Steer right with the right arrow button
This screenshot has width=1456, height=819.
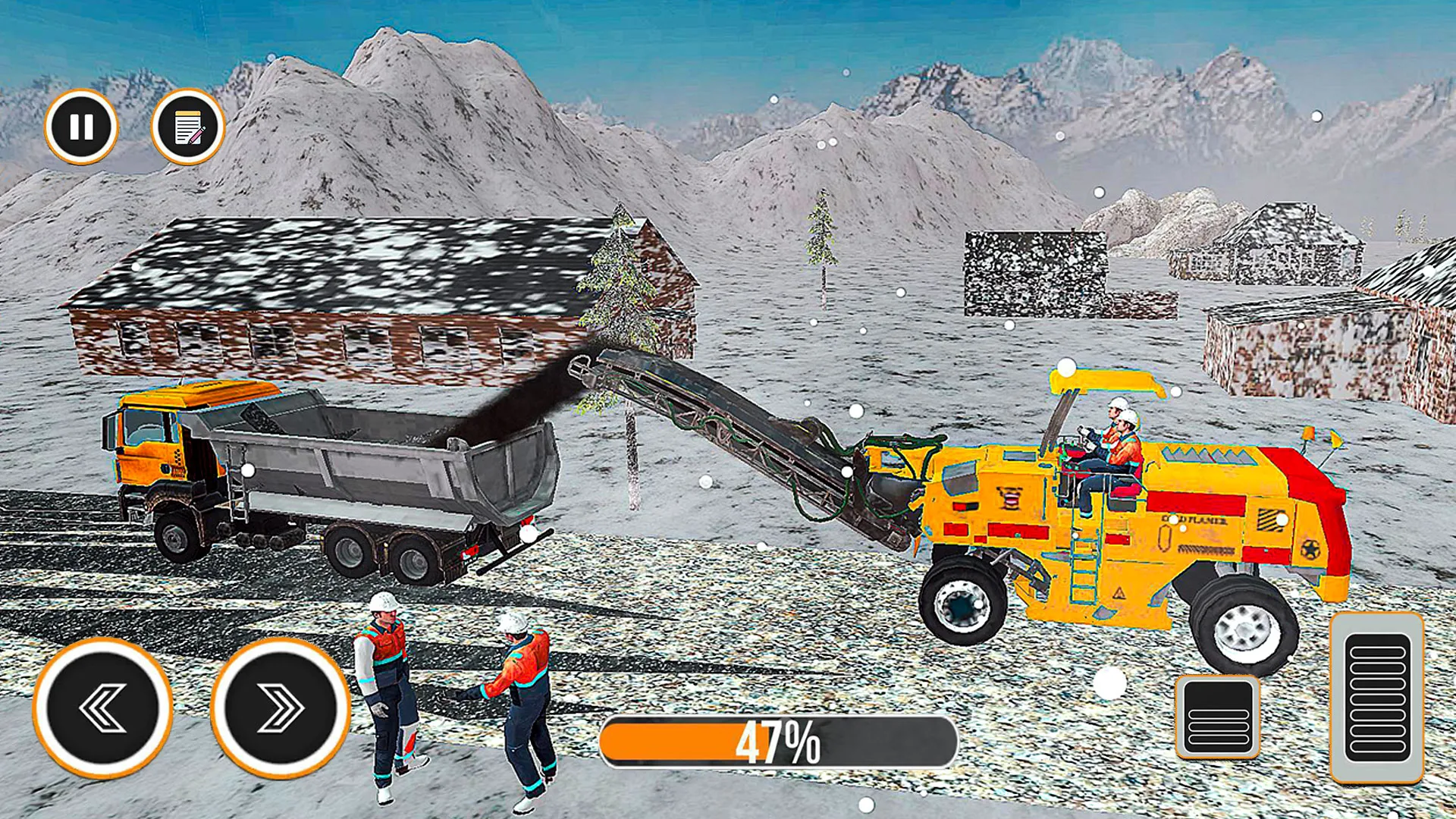click(280, 708)
